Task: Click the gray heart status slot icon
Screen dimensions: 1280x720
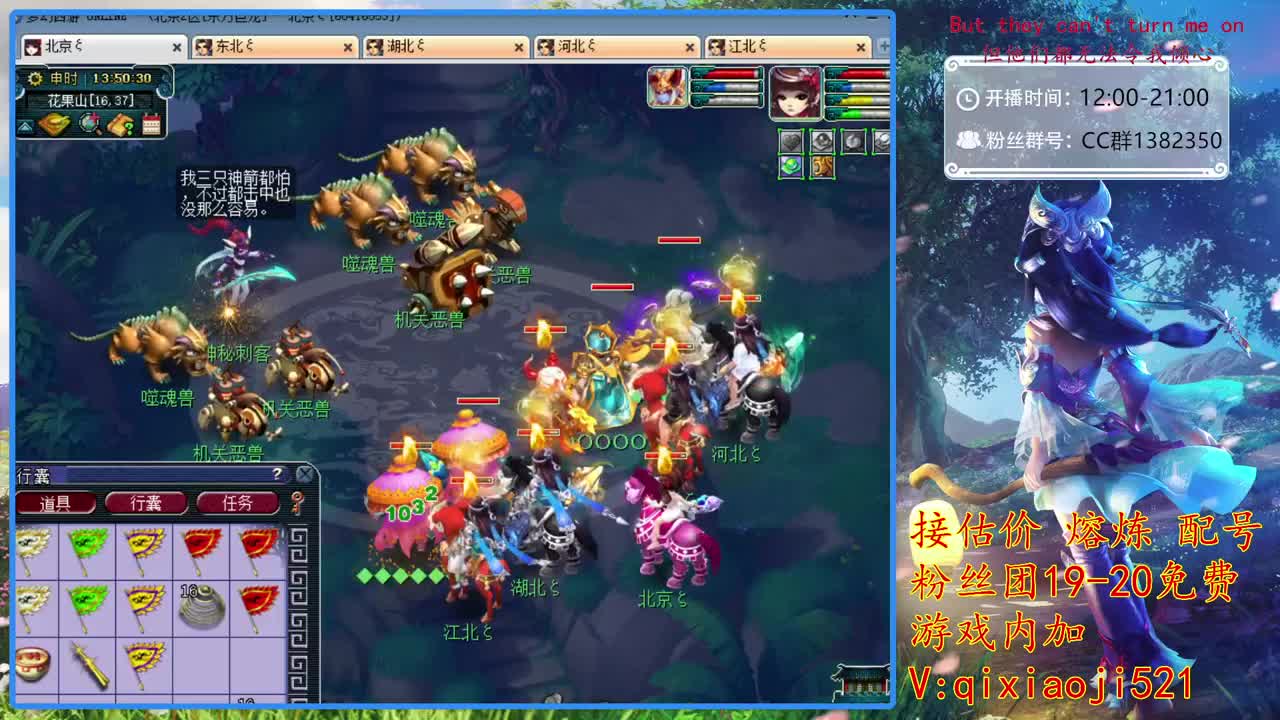Action: click(x=791, y=141)
